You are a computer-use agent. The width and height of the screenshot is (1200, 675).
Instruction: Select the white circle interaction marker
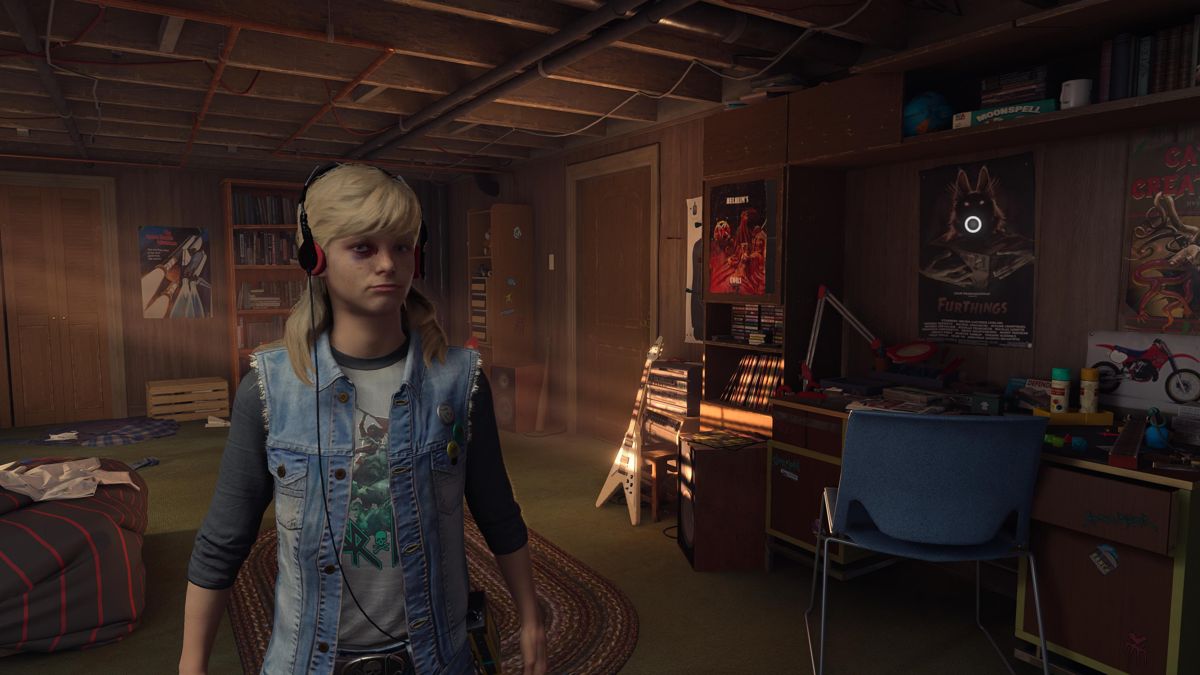(972, 224)
